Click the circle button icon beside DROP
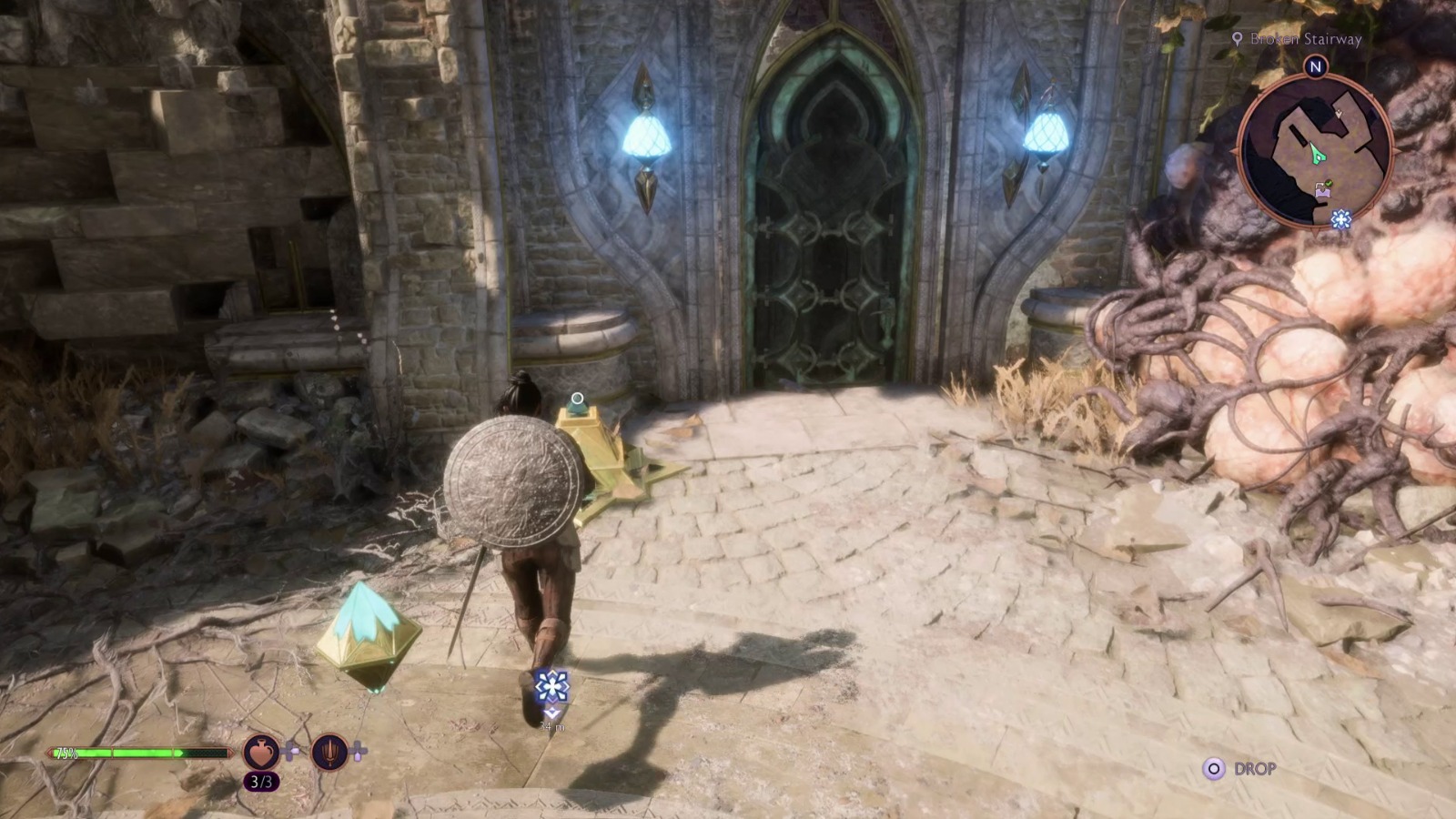The width and height of the screenshot is (1456, 819). point(1215,769)
